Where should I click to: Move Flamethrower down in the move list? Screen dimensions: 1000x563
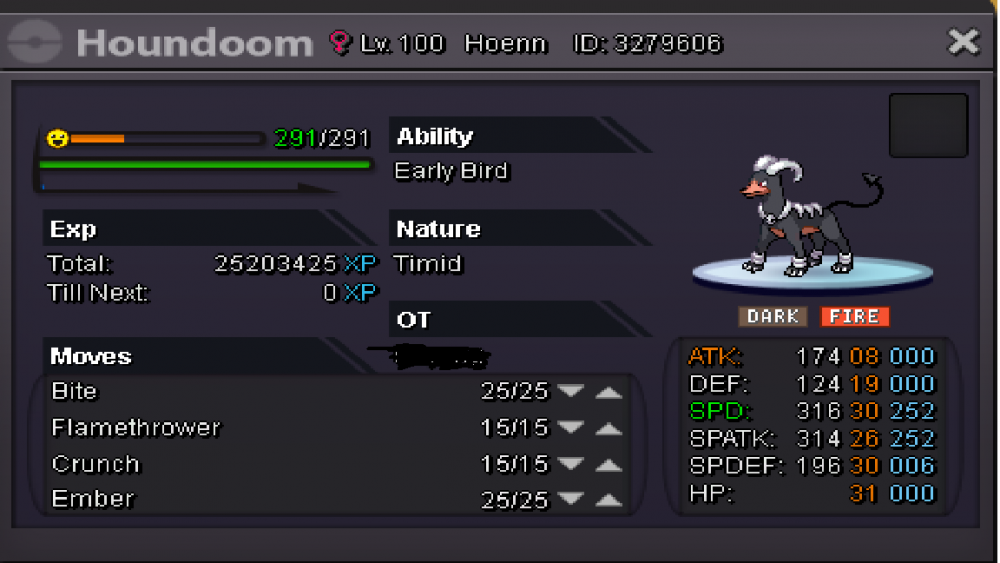click(x=571, y=428)
